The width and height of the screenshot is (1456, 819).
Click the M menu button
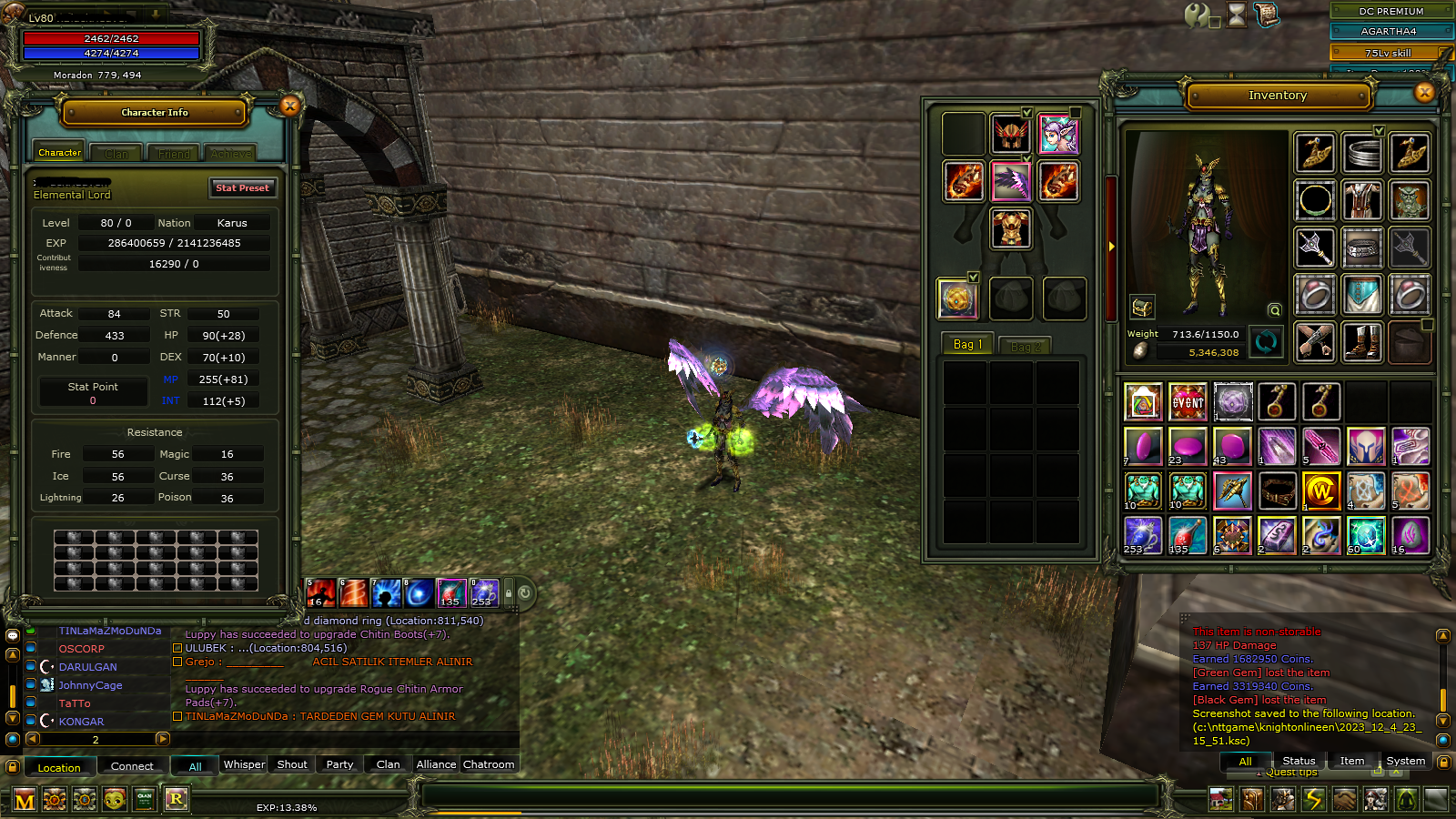point(25,801)
